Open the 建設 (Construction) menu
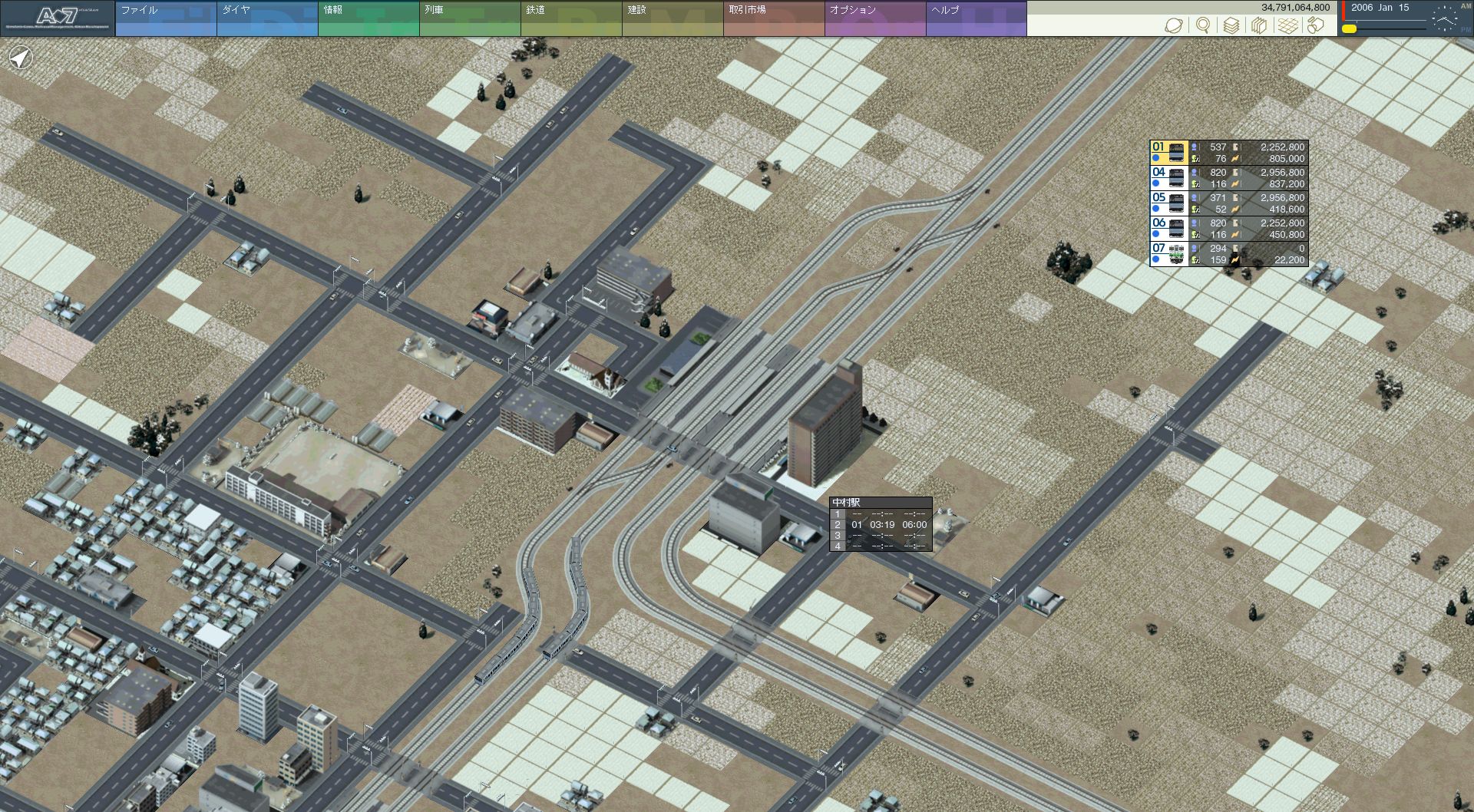This screenshot has width=1474, height=812. point(672,18)
